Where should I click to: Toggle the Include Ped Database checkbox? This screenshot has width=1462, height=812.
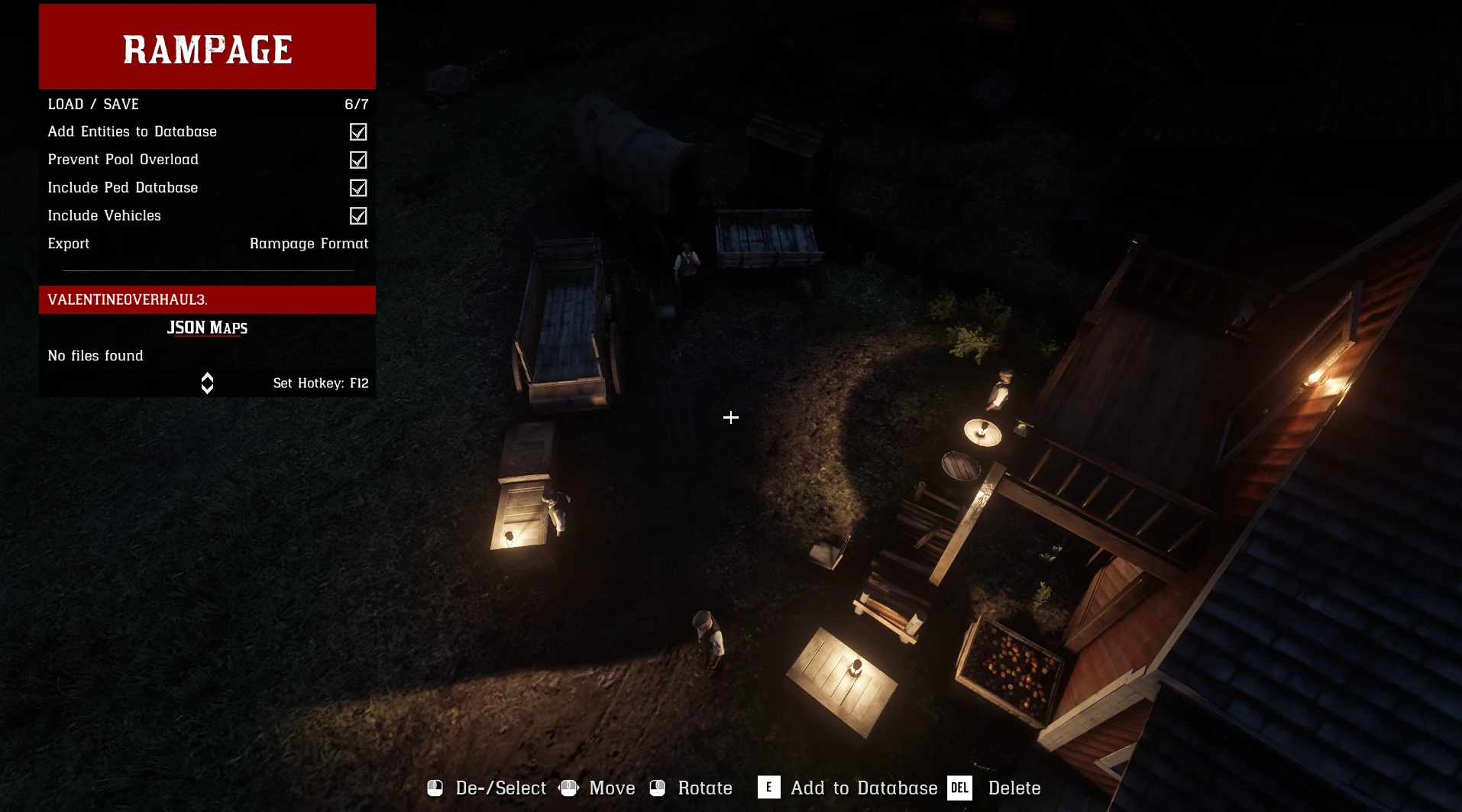click(x=358, y=188)
